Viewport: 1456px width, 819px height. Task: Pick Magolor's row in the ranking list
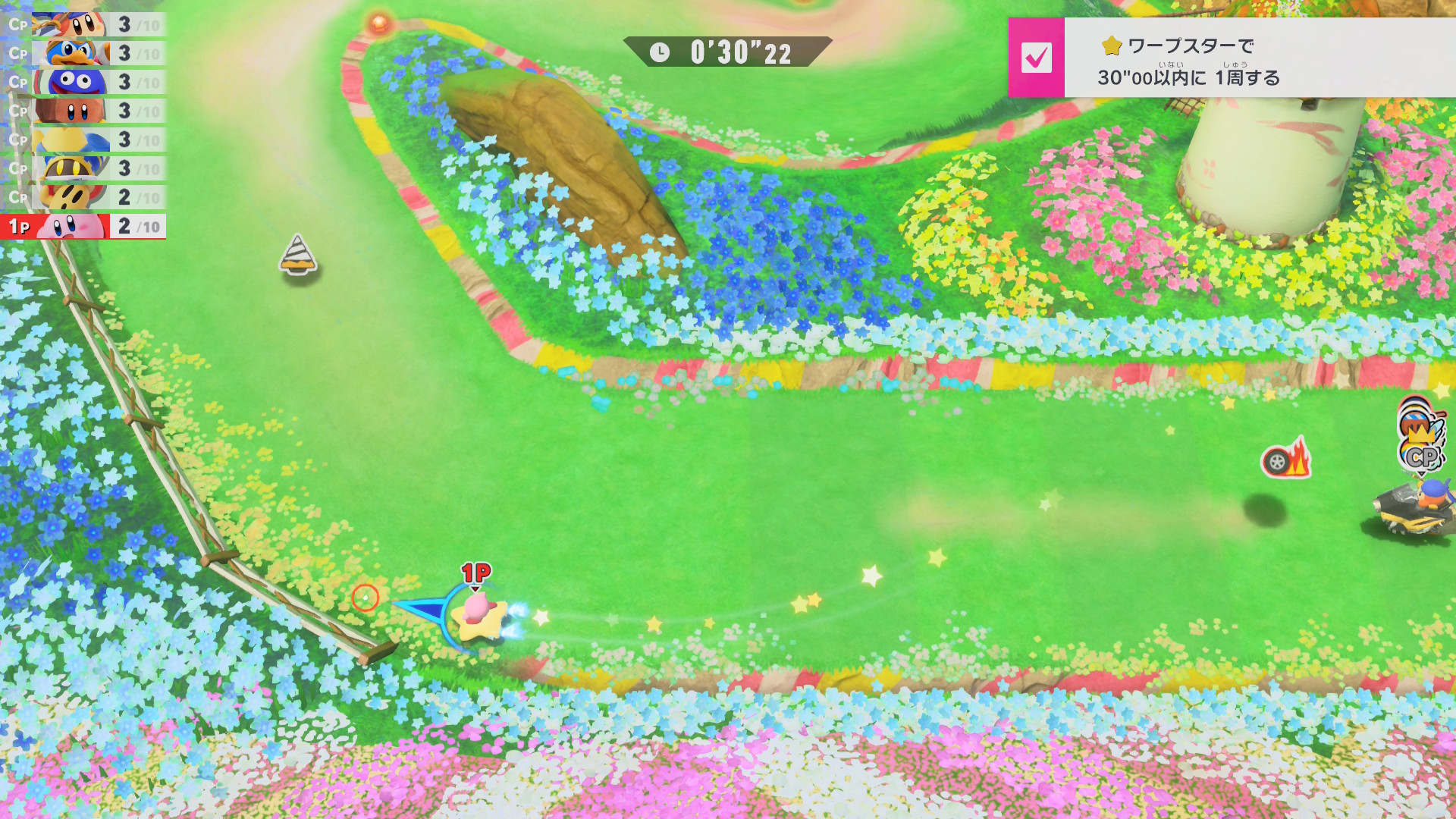[83, 168]
